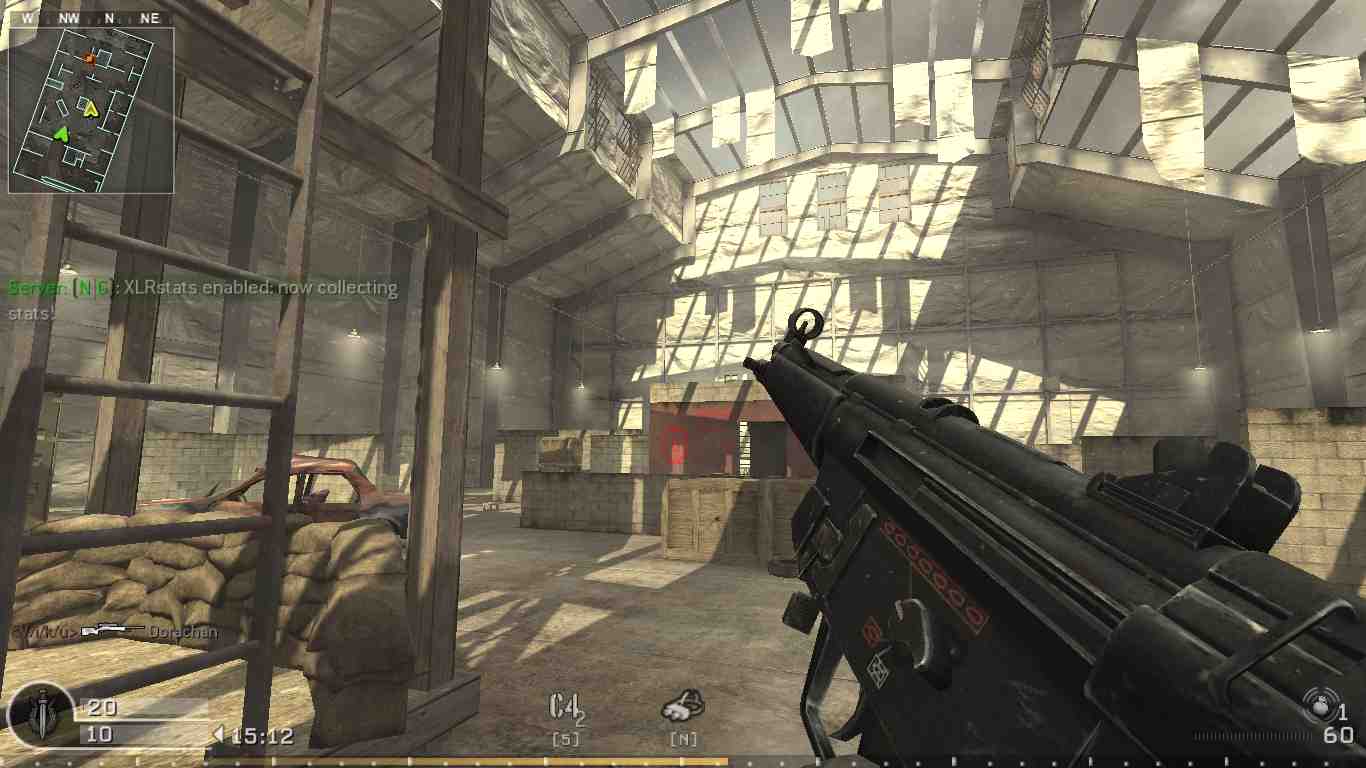Screen dimensions: 1366x768
Task: Expand the timer arrow beside 15:12
Action: coord(219,733)
